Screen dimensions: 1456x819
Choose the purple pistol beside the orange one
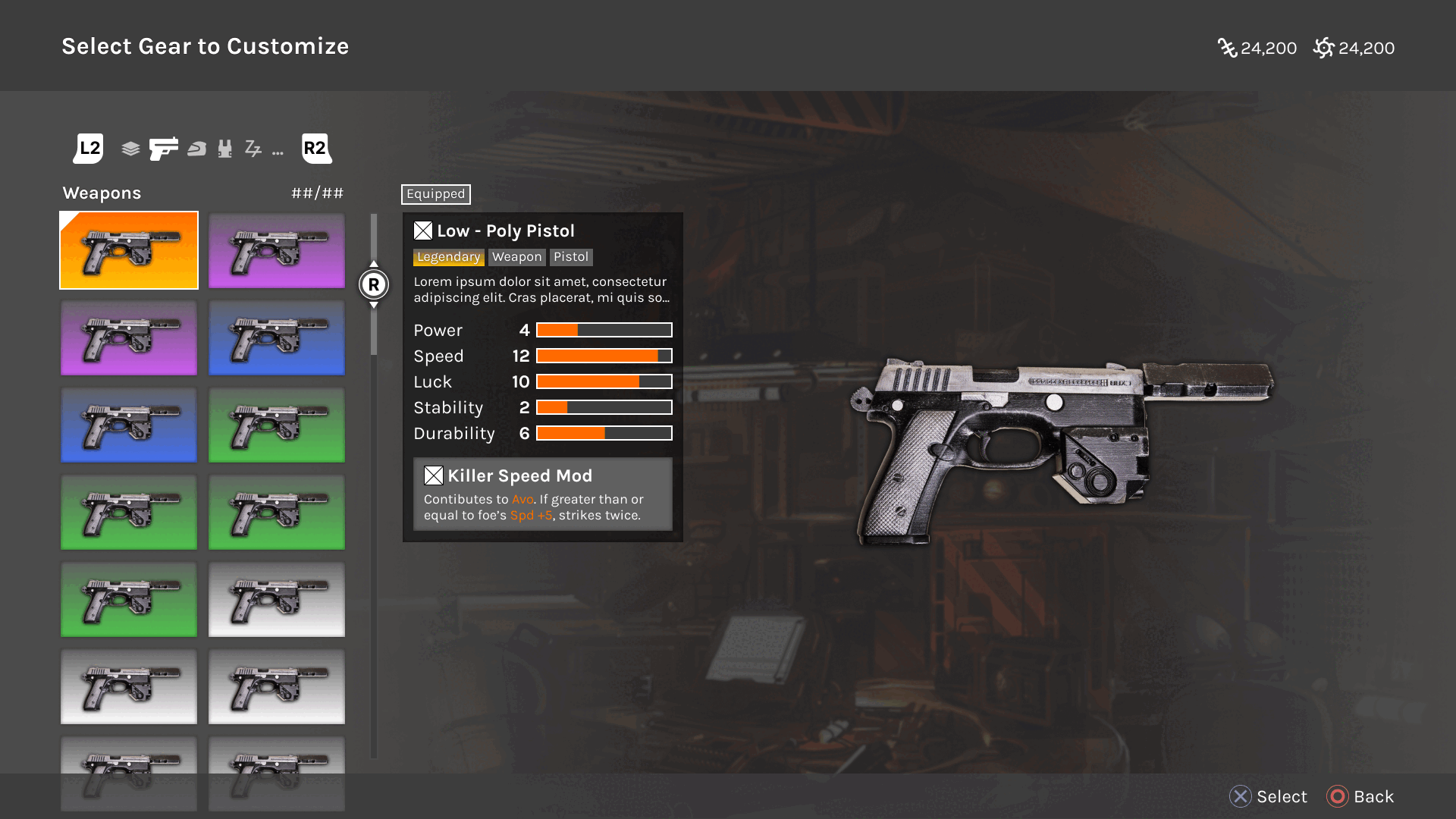(277, 250)
